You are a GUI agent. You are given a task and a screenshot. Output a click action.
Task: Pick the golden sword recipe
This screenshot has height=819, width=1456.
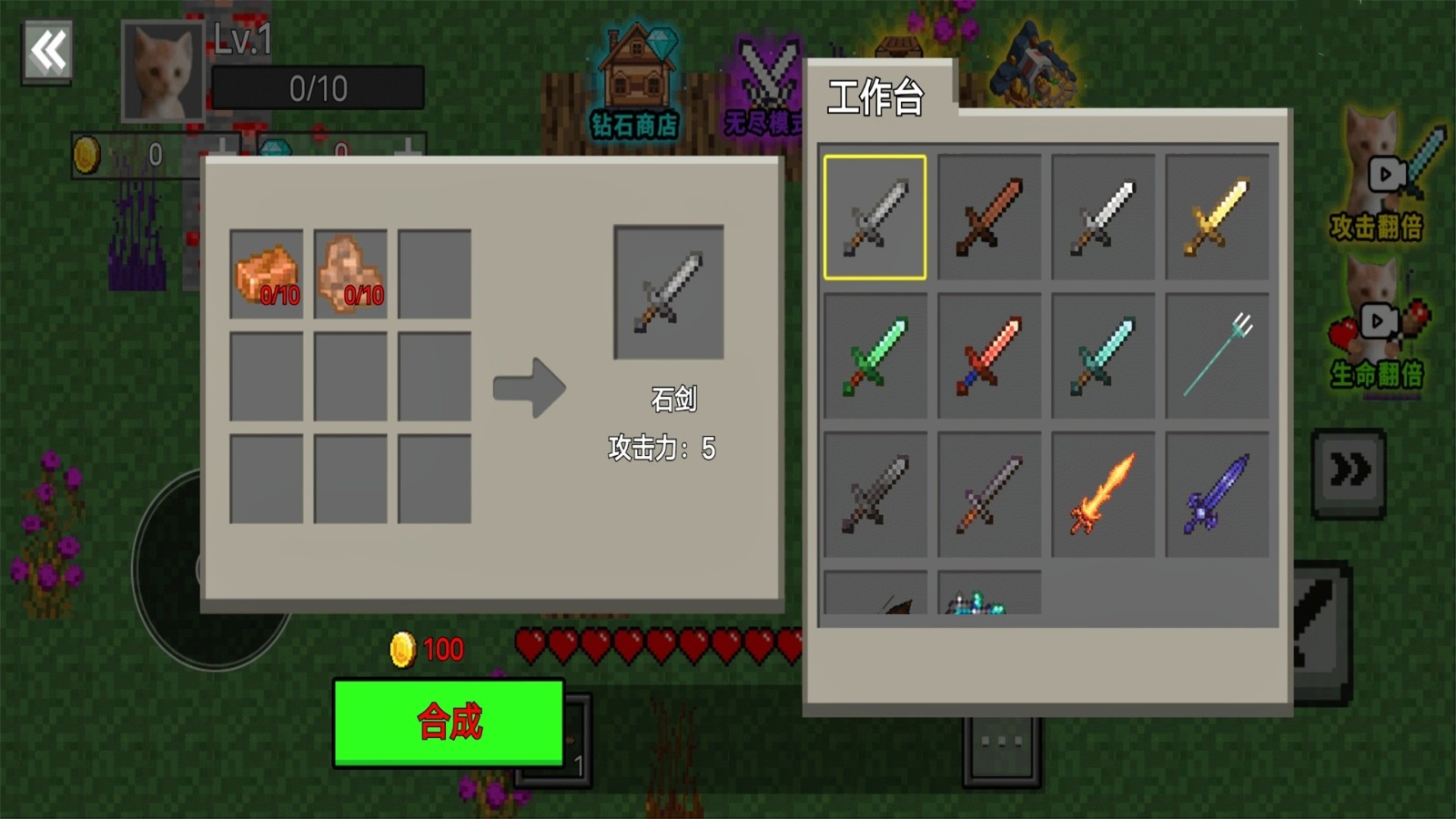pos(1217,217)
